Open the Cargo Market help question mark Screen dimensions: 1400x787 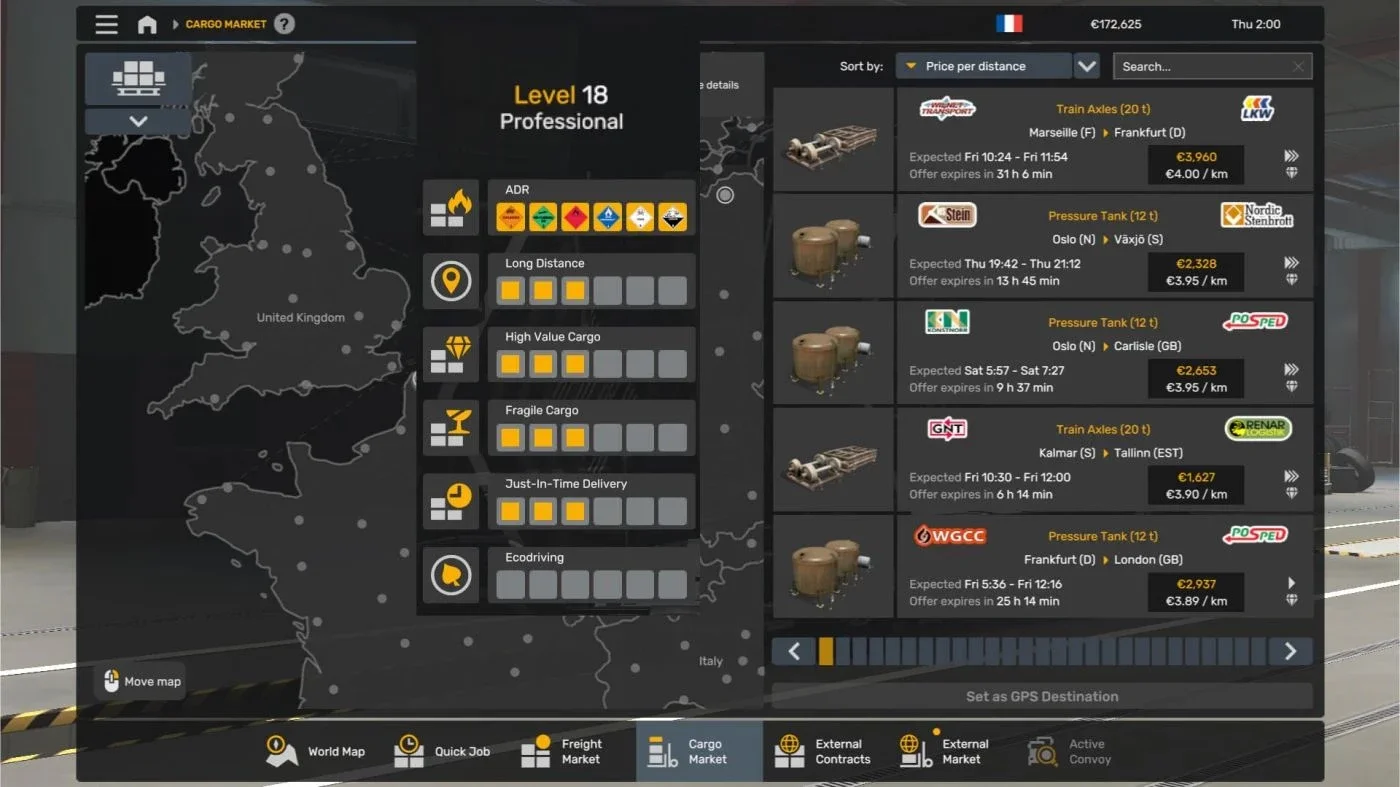[285, 23]
